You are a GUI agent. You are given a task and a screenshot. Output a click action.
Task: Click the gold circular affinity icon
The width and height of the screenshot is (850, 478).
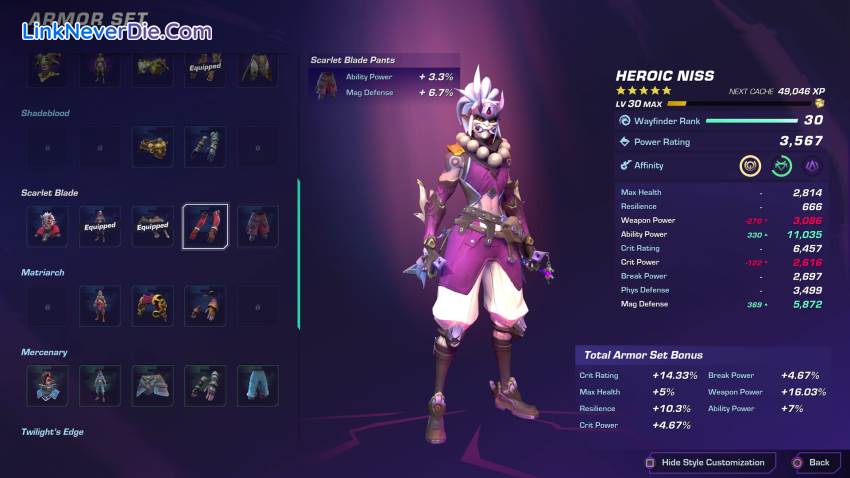(x=750, y=166)
